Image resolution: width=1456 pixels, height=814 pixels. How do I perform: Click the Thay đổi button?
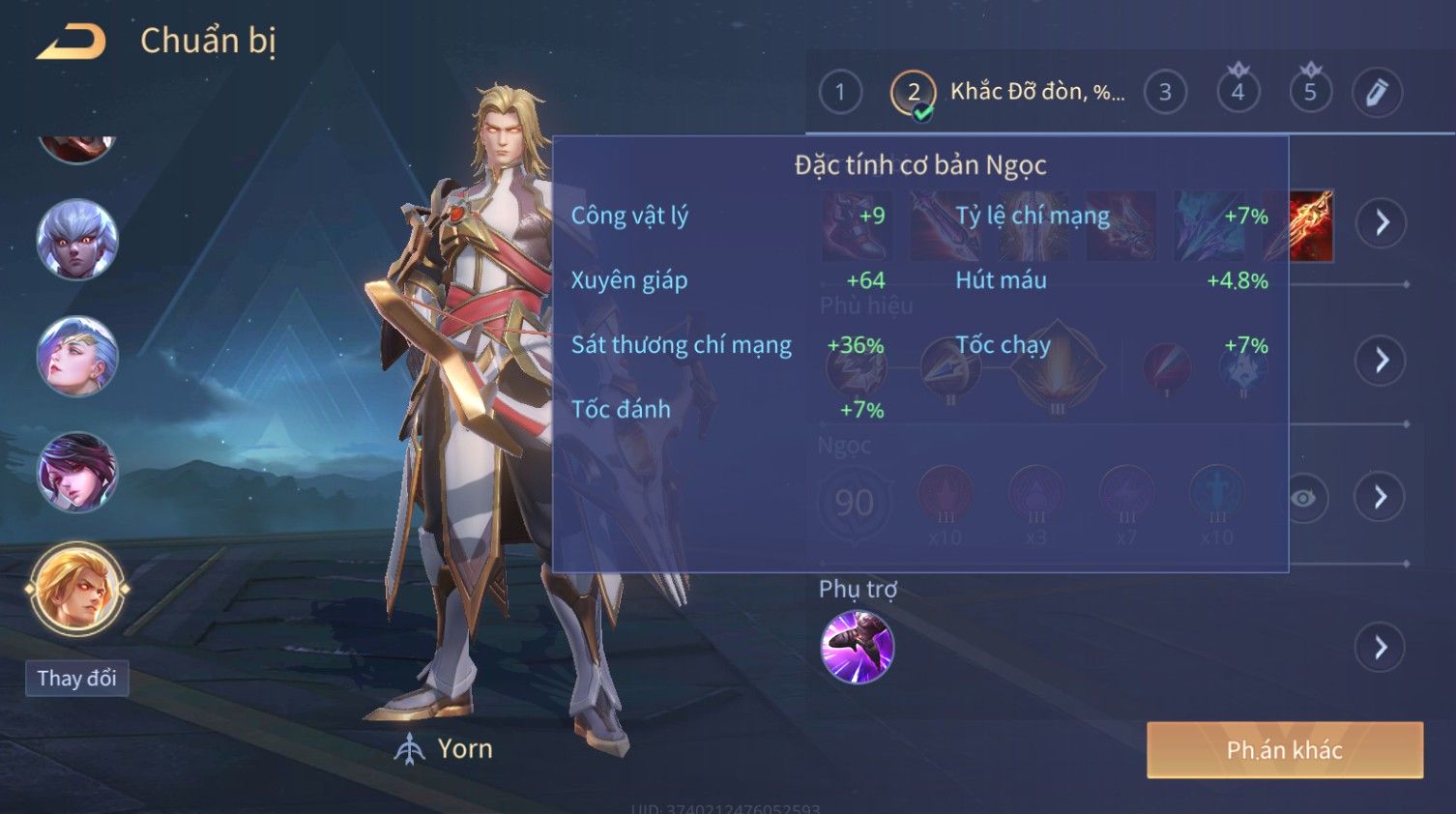[x=76, y=679]
